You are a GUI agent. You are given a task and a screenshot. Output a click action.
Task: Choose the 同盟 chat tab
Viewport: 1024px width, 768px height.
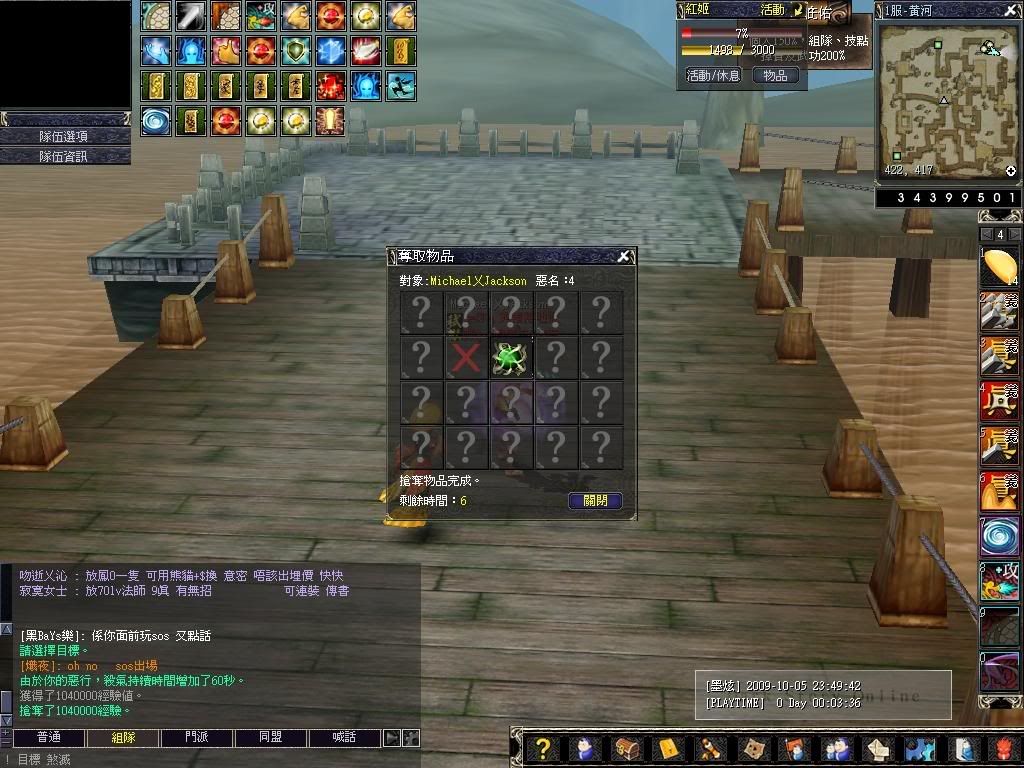[x=271, y=738]
